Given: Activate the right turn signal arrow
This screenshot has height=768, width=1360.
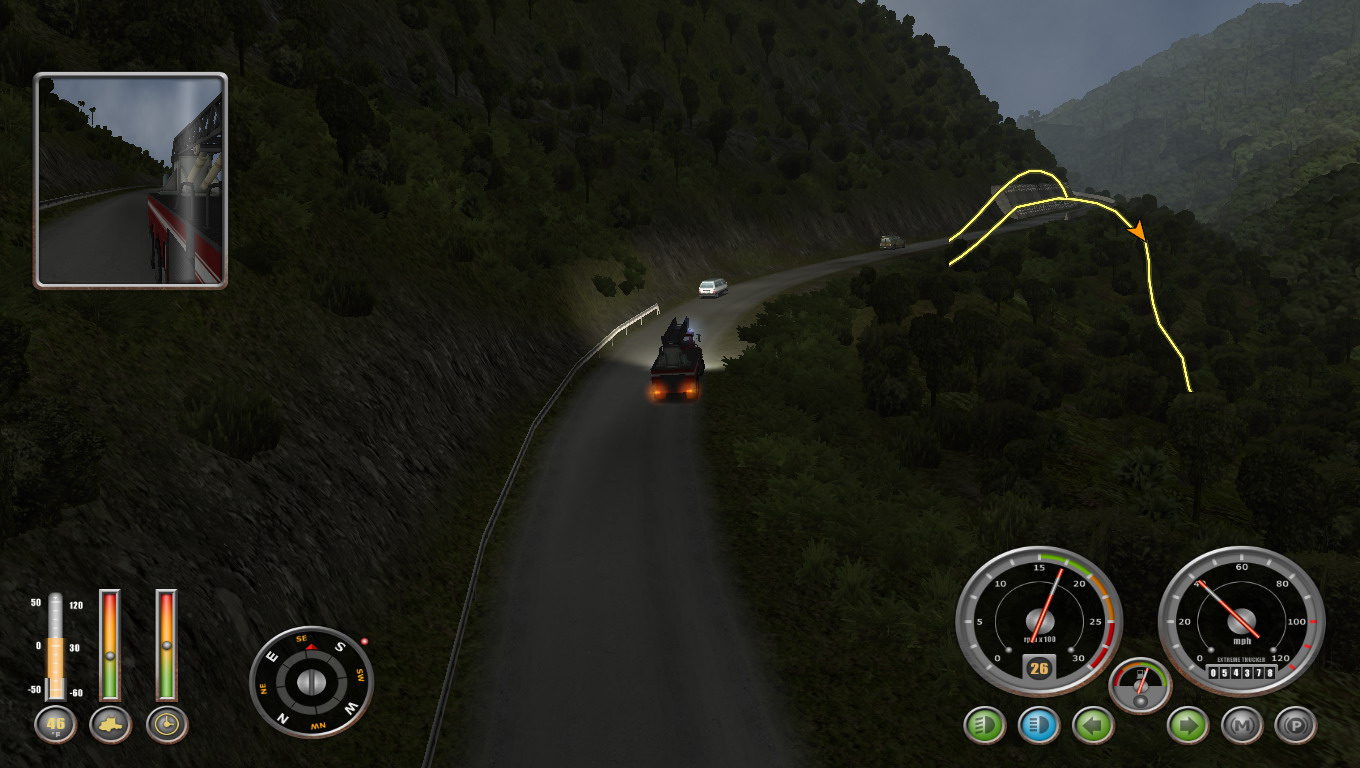Looking at the screenshot, I should point(1188,725).
